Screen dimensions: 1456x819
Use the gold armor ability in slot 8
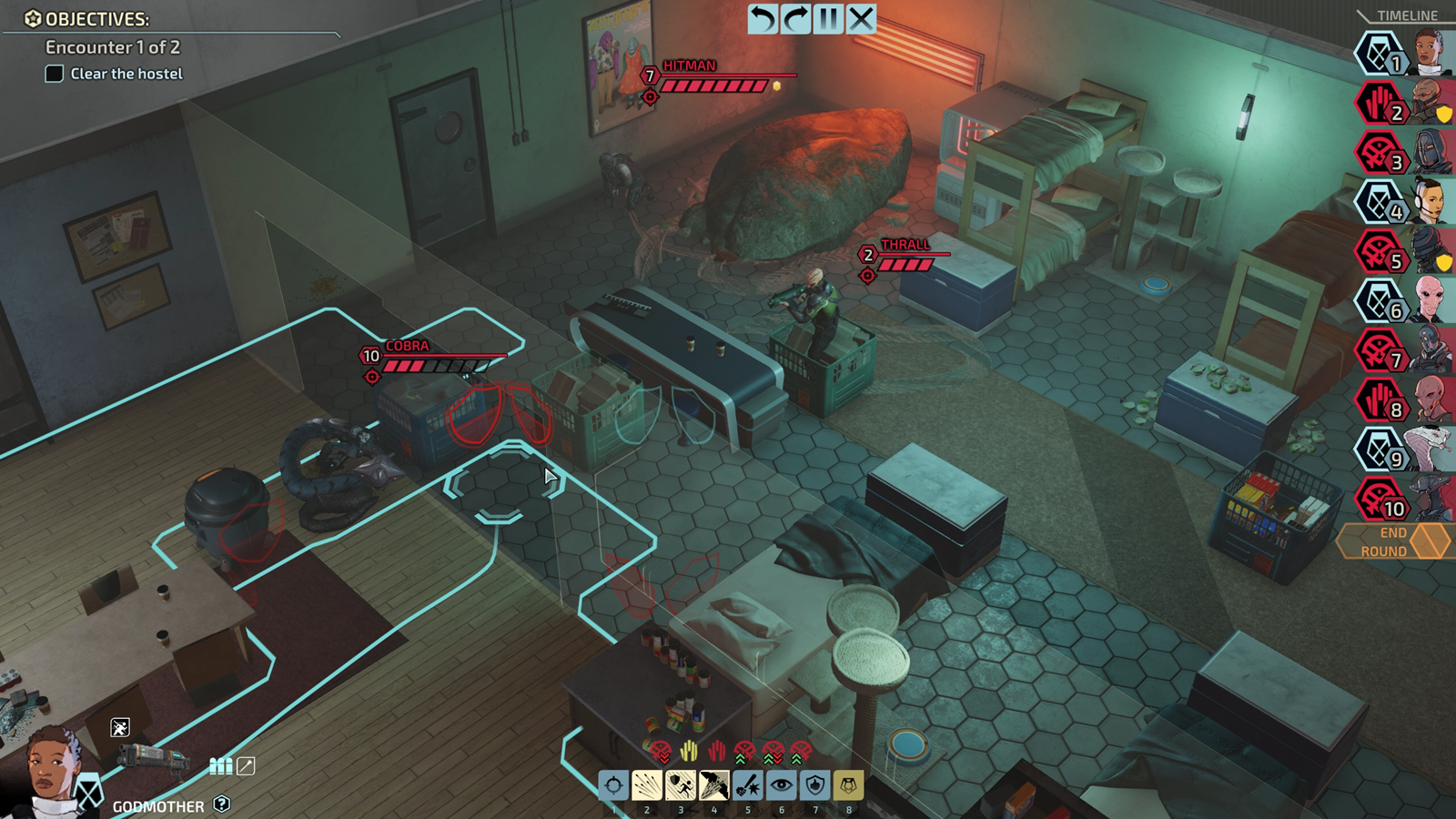849,785
